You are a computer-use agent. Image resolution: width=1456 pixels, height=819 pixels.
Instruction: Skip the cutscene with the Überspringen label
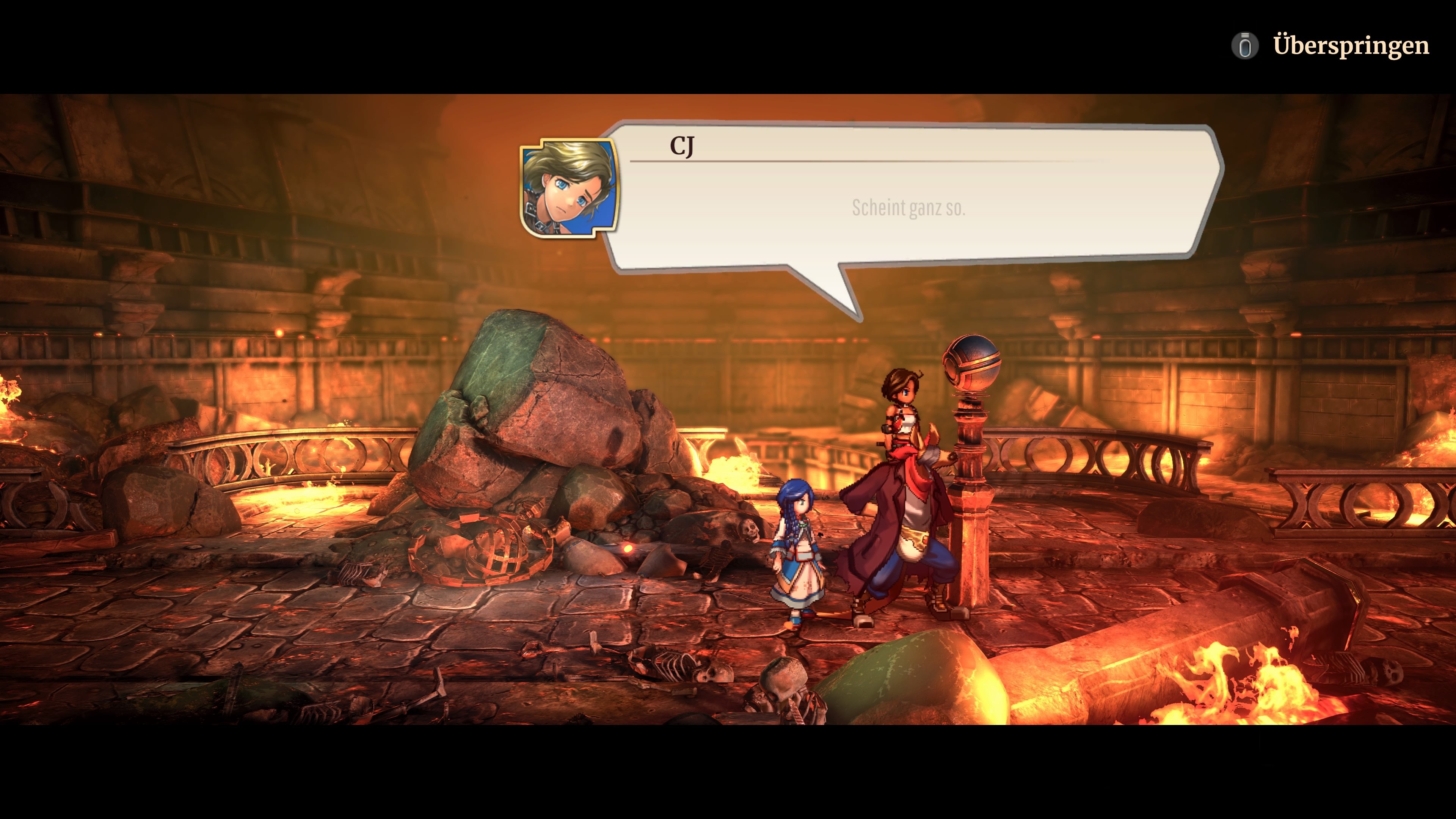tap(1350, 45)
